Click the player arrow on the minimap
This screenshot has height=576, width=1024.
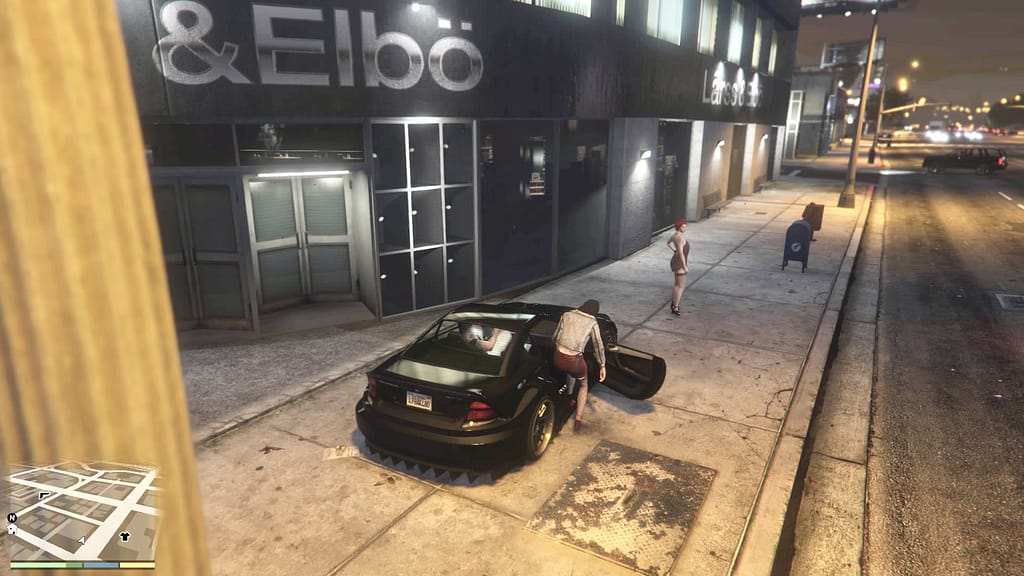pos(81,539)
